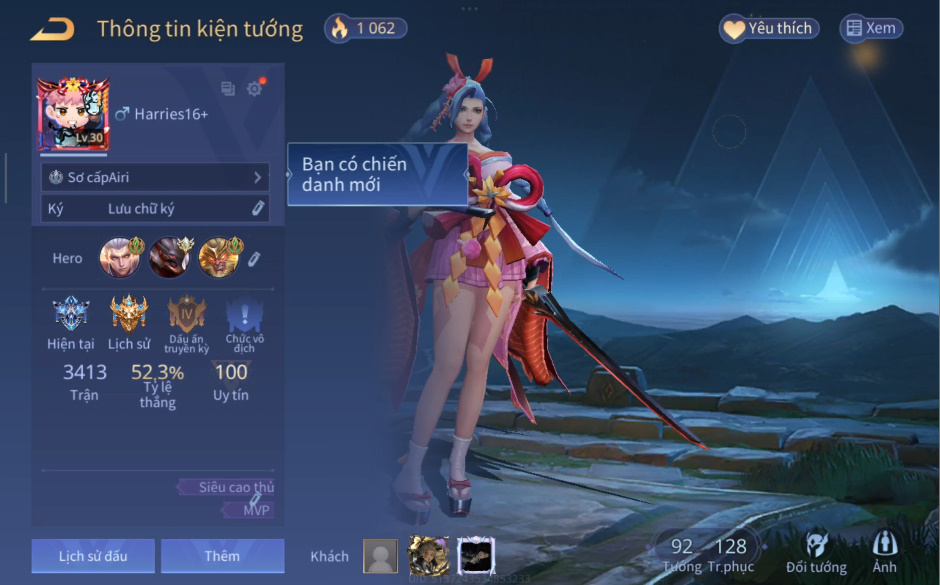View the Hiện tại rank badge
This screenshot has width=940, height=585.
click(70, 315)
